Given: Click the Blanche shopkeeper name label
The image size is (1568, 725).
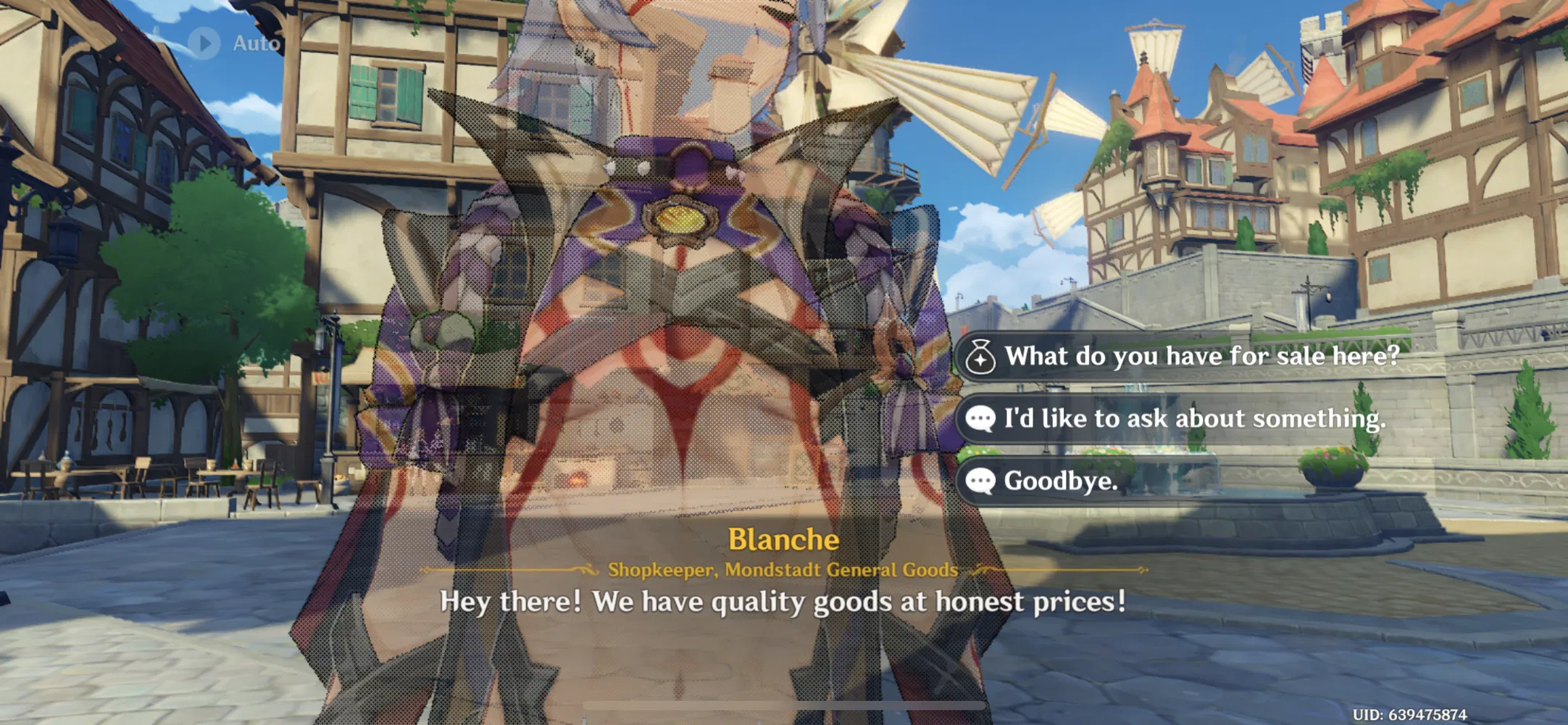Looking at the screenshot, I should click(783, 539).
